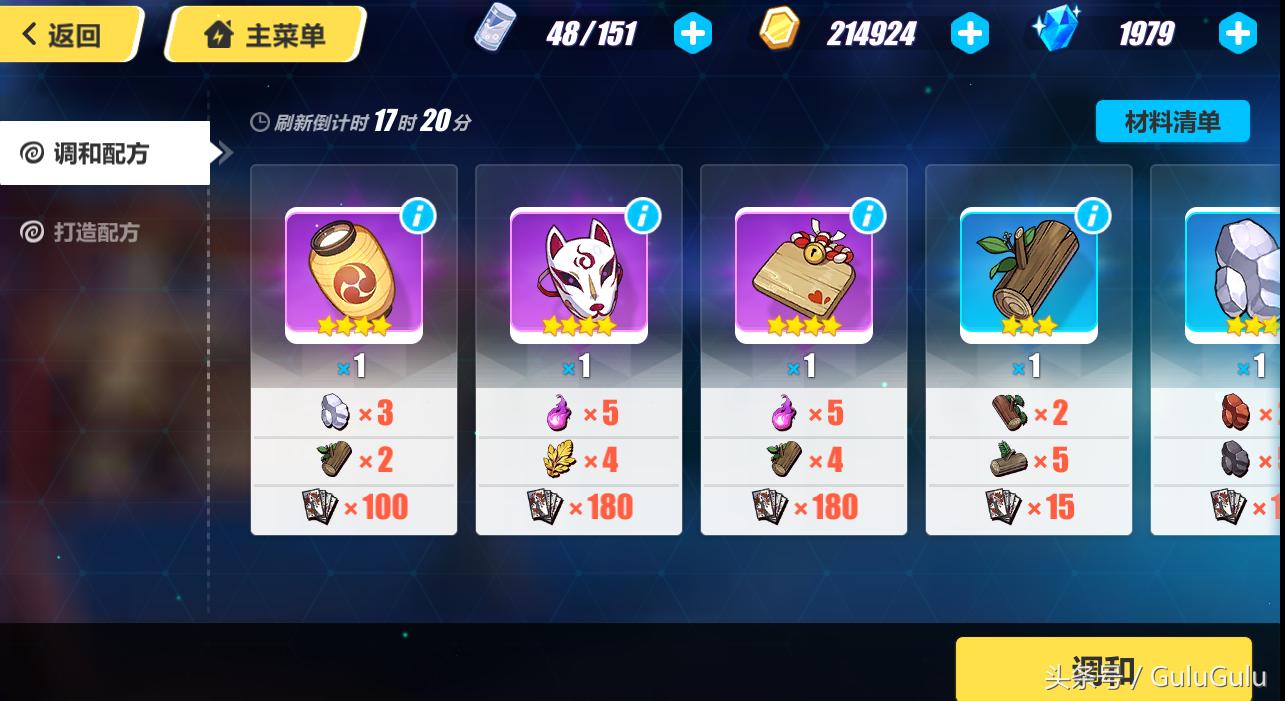This screenshot has height=701, width=1285.
Task: Select the wooden log recipe
Action: 1028,275
